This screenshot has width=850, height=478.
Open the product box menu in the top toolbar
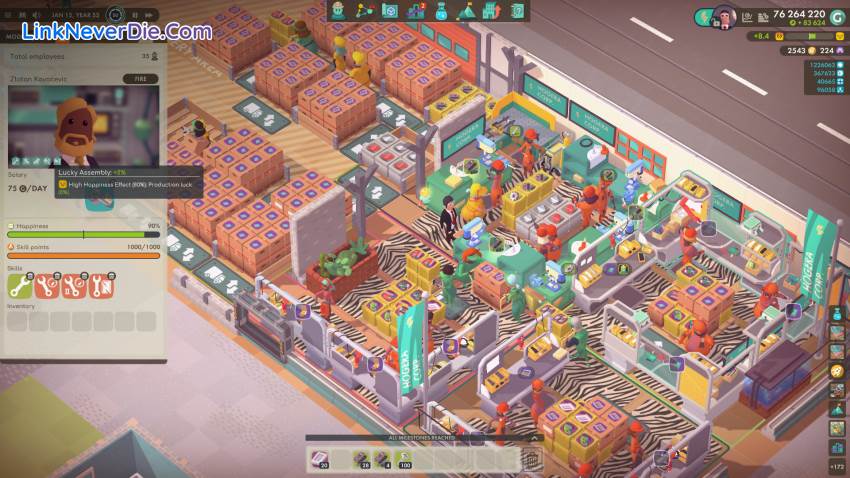(x=390, y=11)
